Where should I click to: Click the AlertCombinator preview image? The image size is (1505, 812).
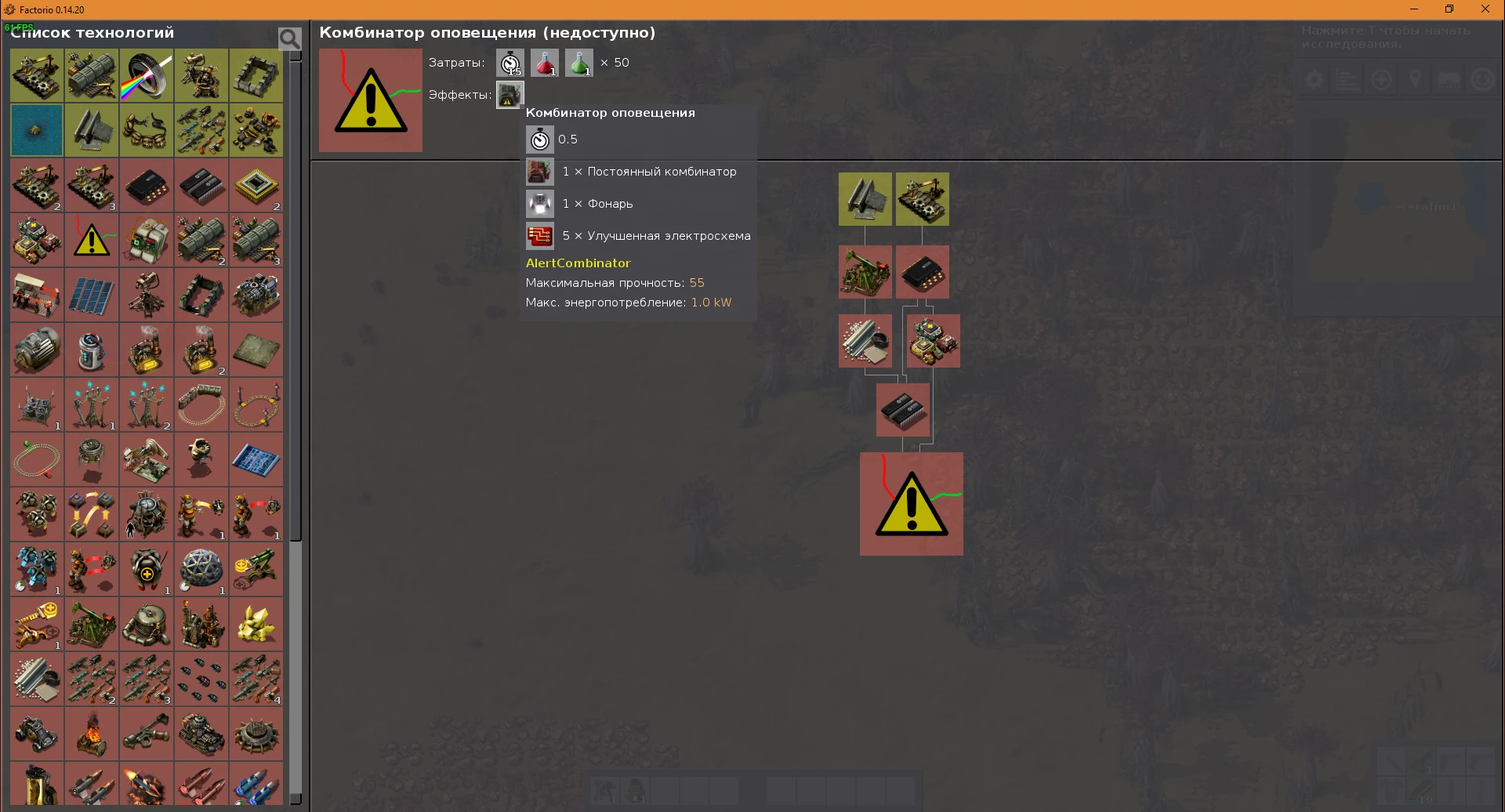369,100
